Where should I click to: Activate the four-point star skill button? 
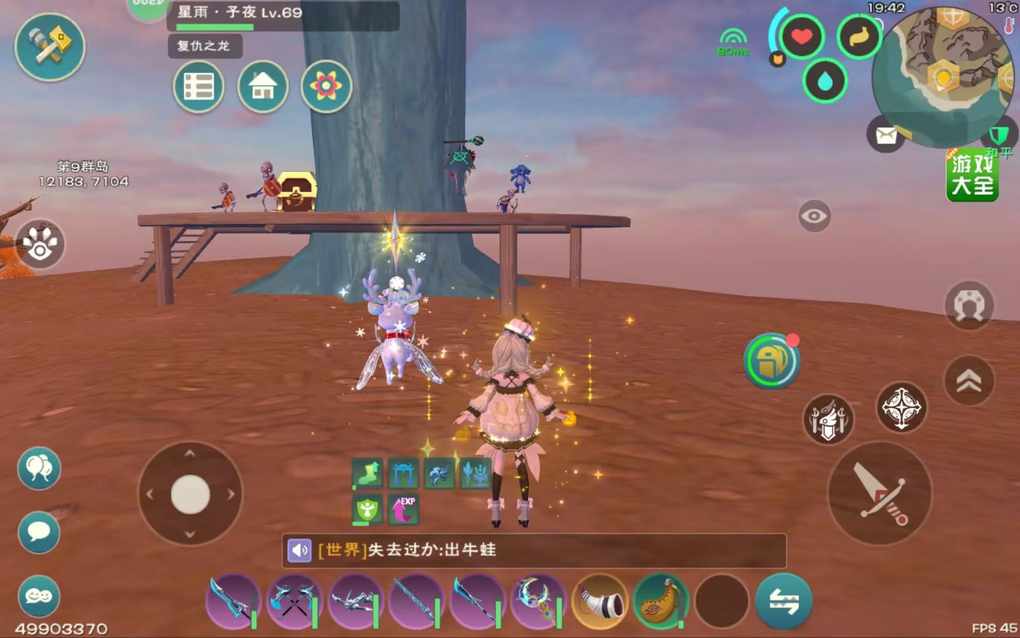[x=901, y=407]
